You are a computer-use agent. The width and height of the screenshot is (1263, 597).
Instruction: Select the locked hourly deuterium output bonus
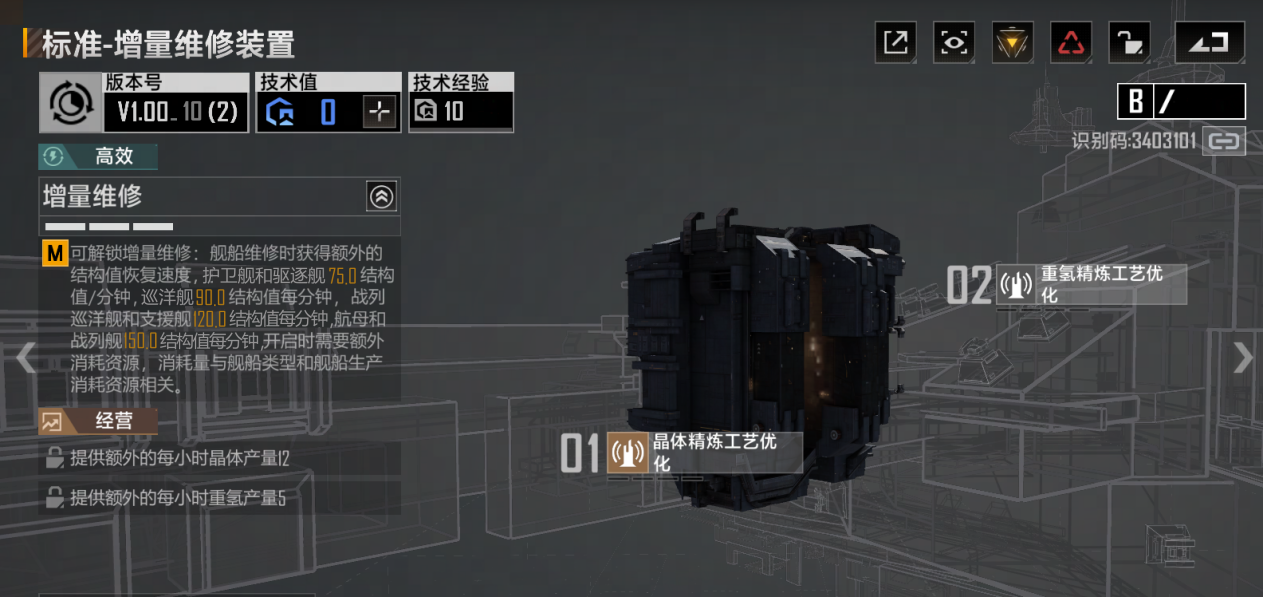(219, 497)
